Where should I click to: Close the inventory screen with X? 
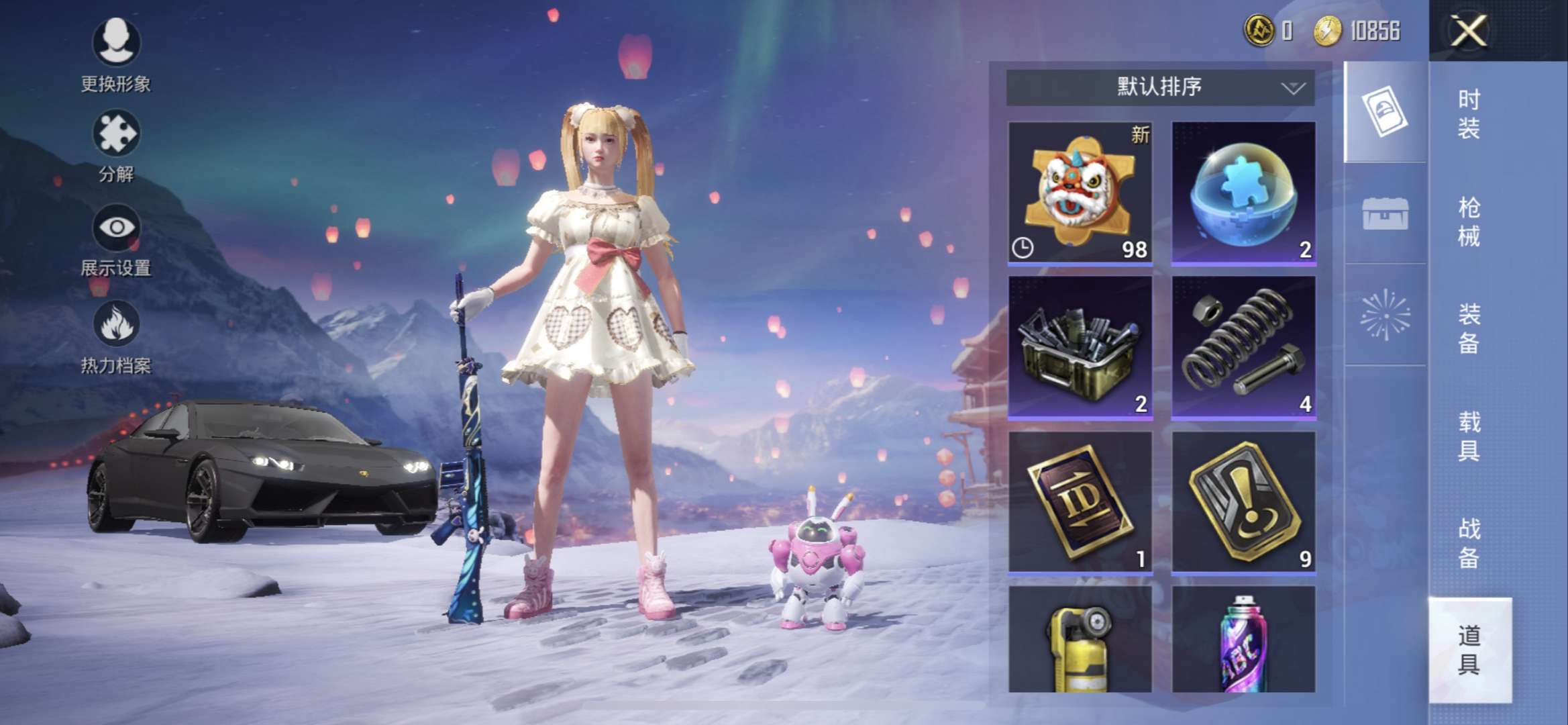1468,31
